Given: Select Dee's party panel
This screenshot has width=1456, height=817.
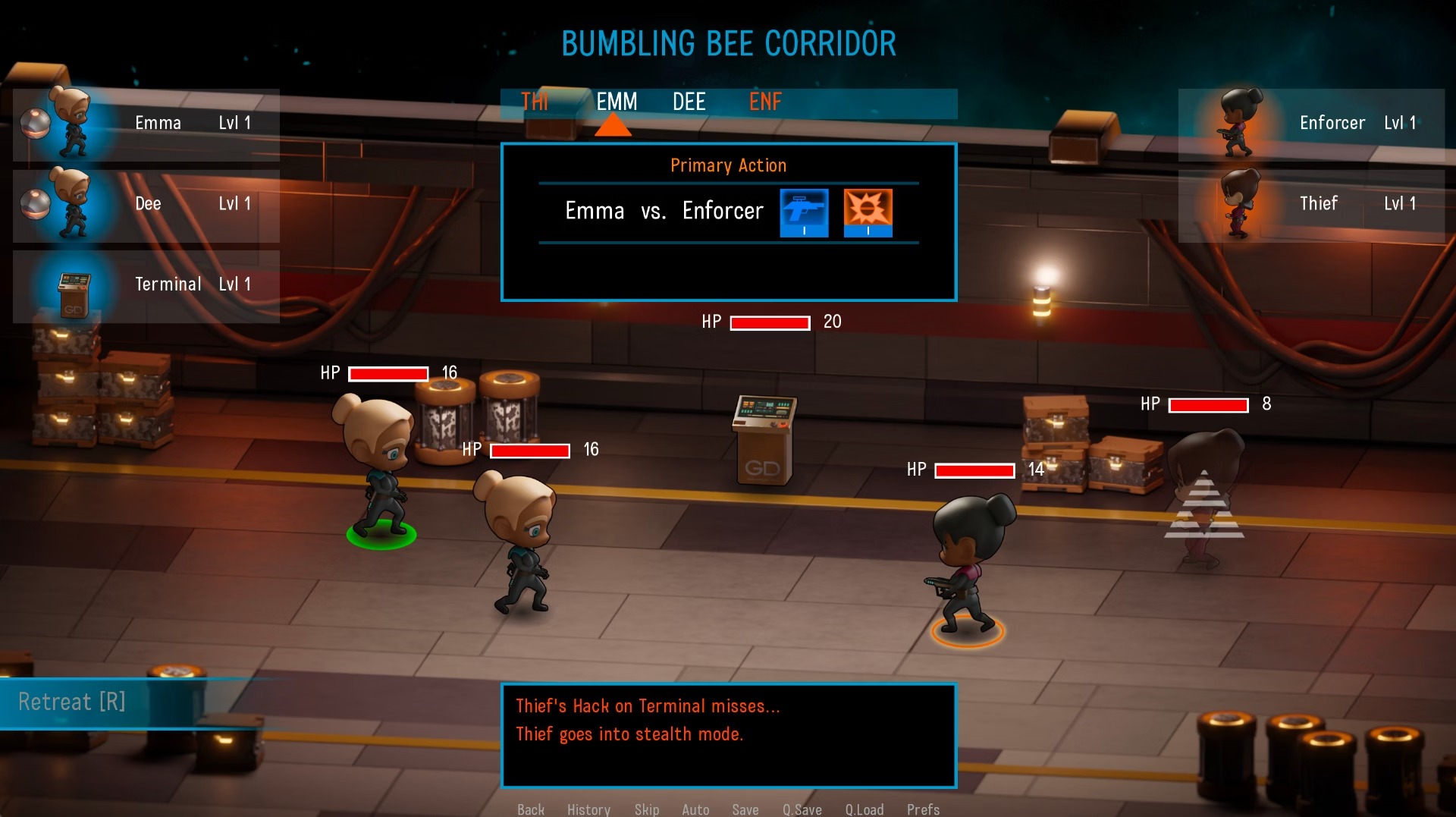Looking at the screenshot, I should [x=146, y=205].
